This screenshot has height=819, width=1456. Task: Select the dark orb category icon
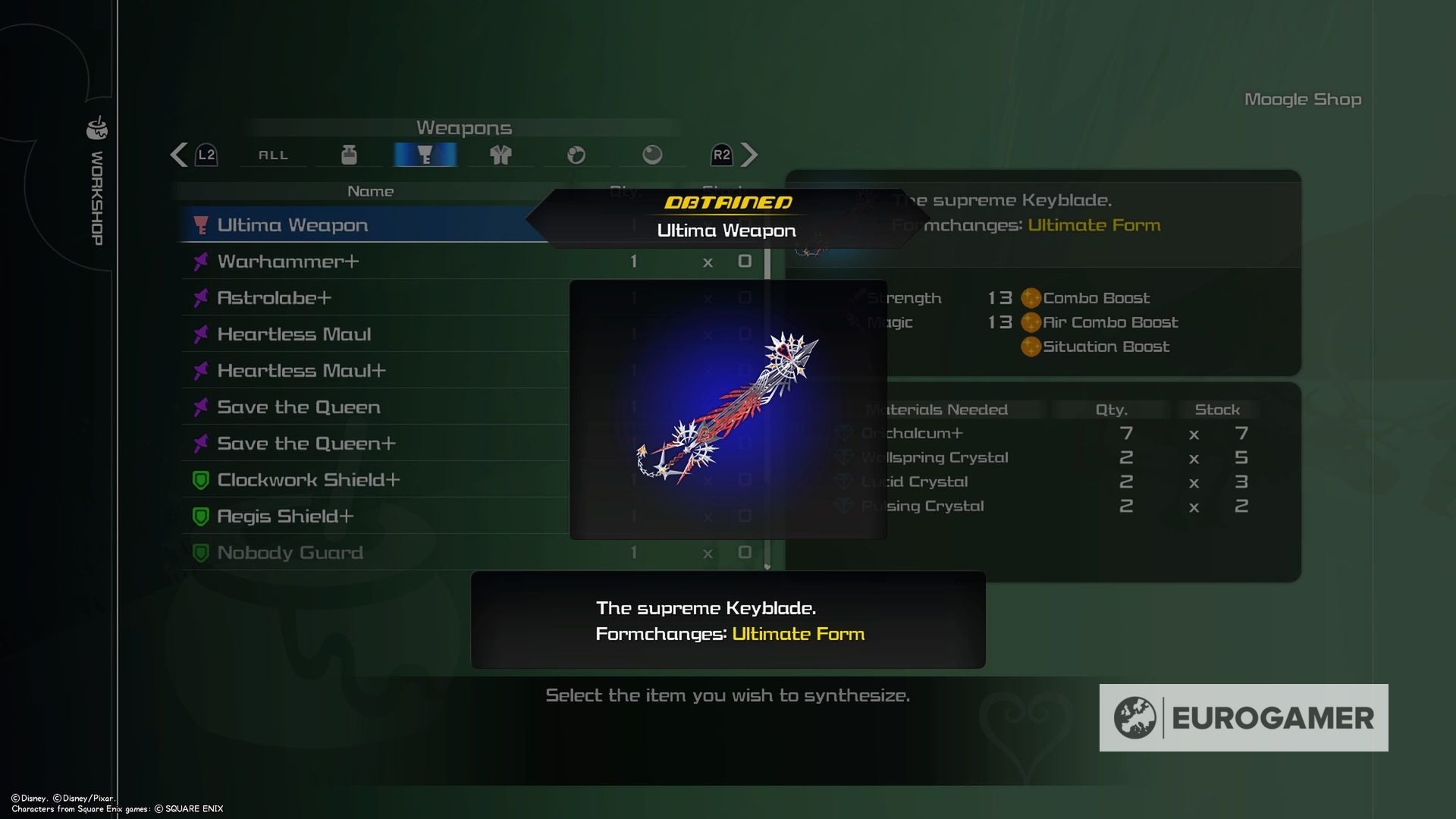pos(652,155)
